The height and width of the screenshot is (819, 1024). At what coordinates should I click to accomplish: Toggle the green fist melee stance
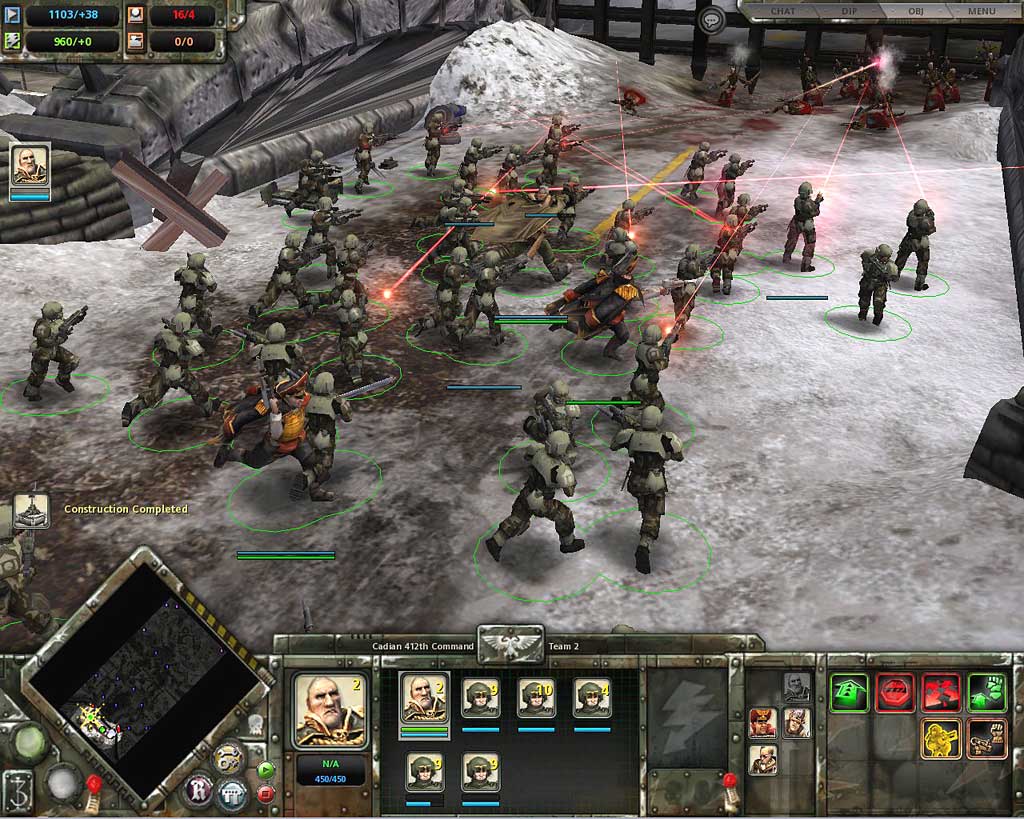[987, 692]
